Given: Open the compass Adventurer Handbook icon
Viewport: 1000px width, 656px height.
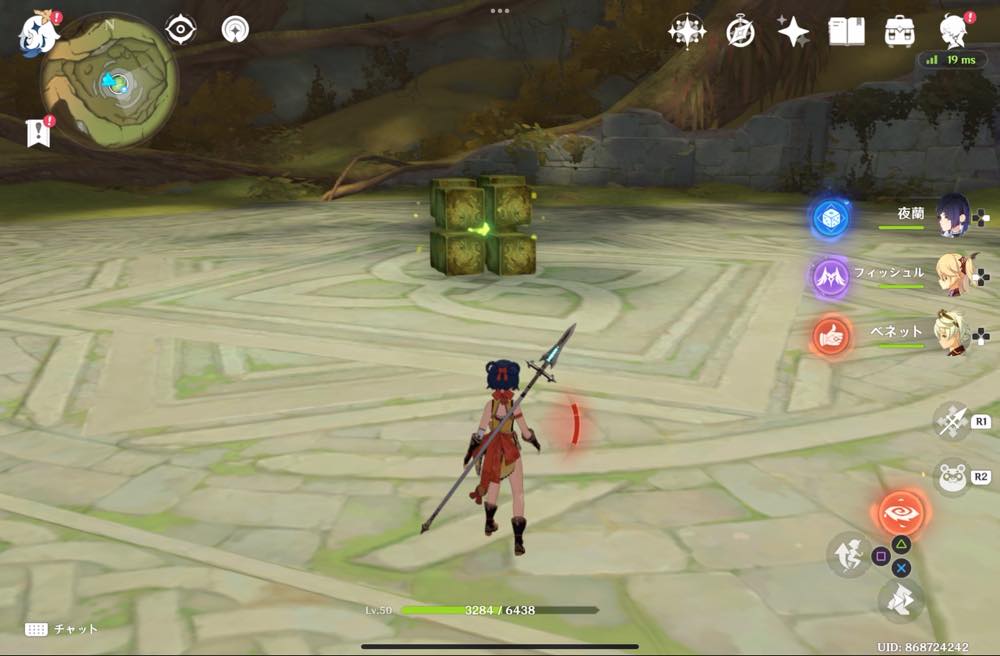Looking at the screenshot, I should coord(740,32).
